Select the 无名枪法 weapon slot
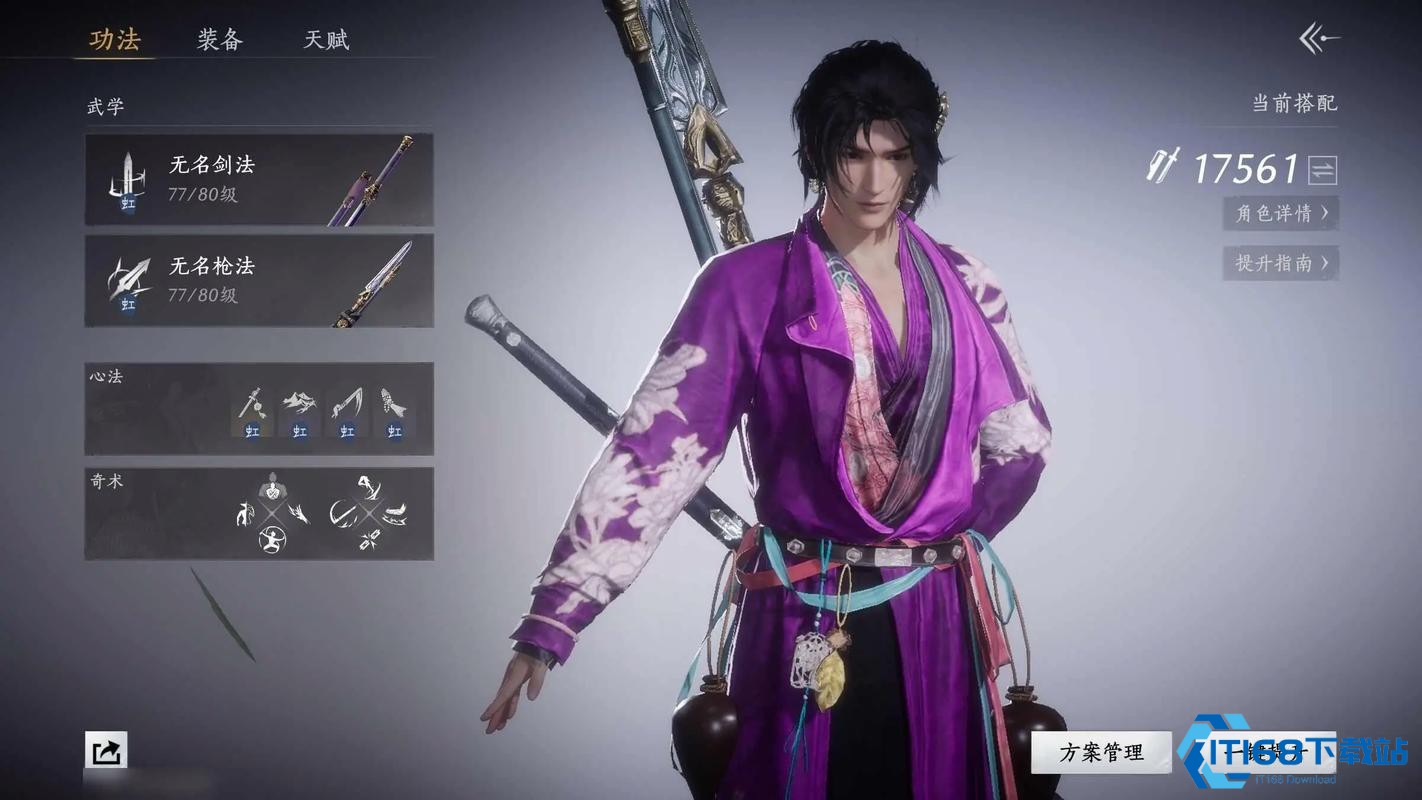This screenshot has height=800, width=1422. (259, 281)
